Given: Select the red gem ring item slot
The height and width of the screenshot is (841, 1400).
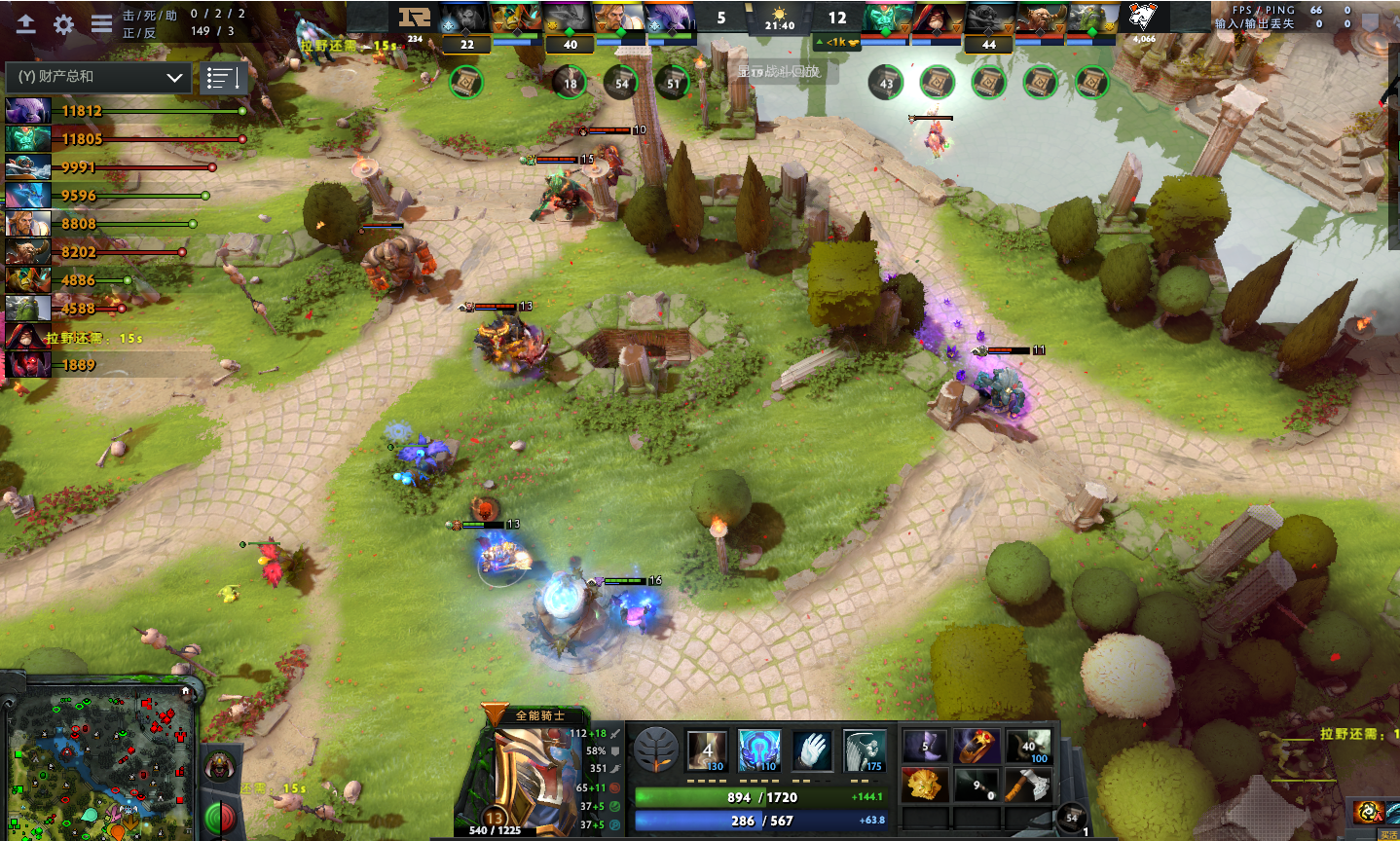Looking at the screenshot, I should click(976, 748).
